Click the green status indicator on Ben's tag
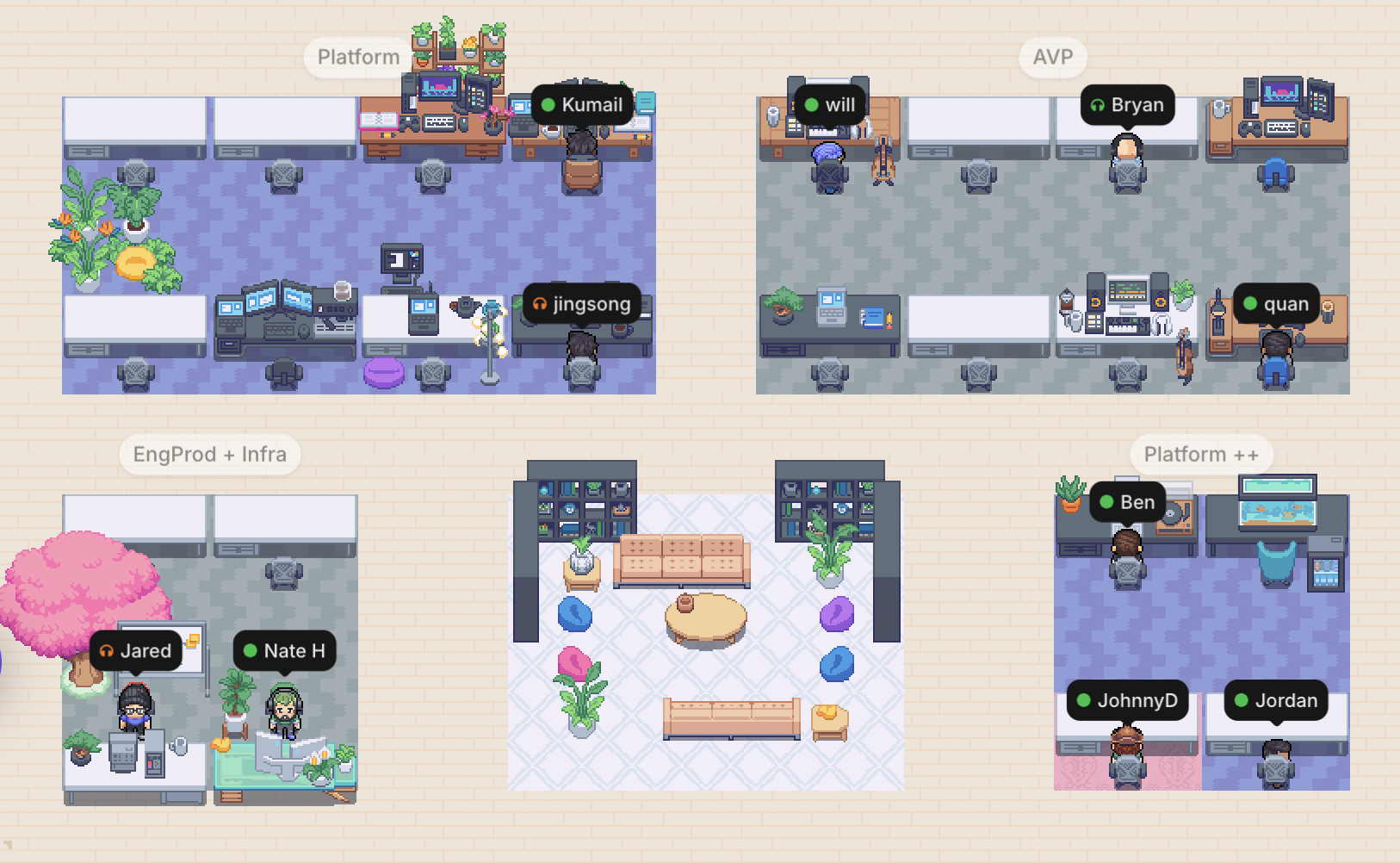This screenshot has height=863, width=1400. coord(1105,501)
